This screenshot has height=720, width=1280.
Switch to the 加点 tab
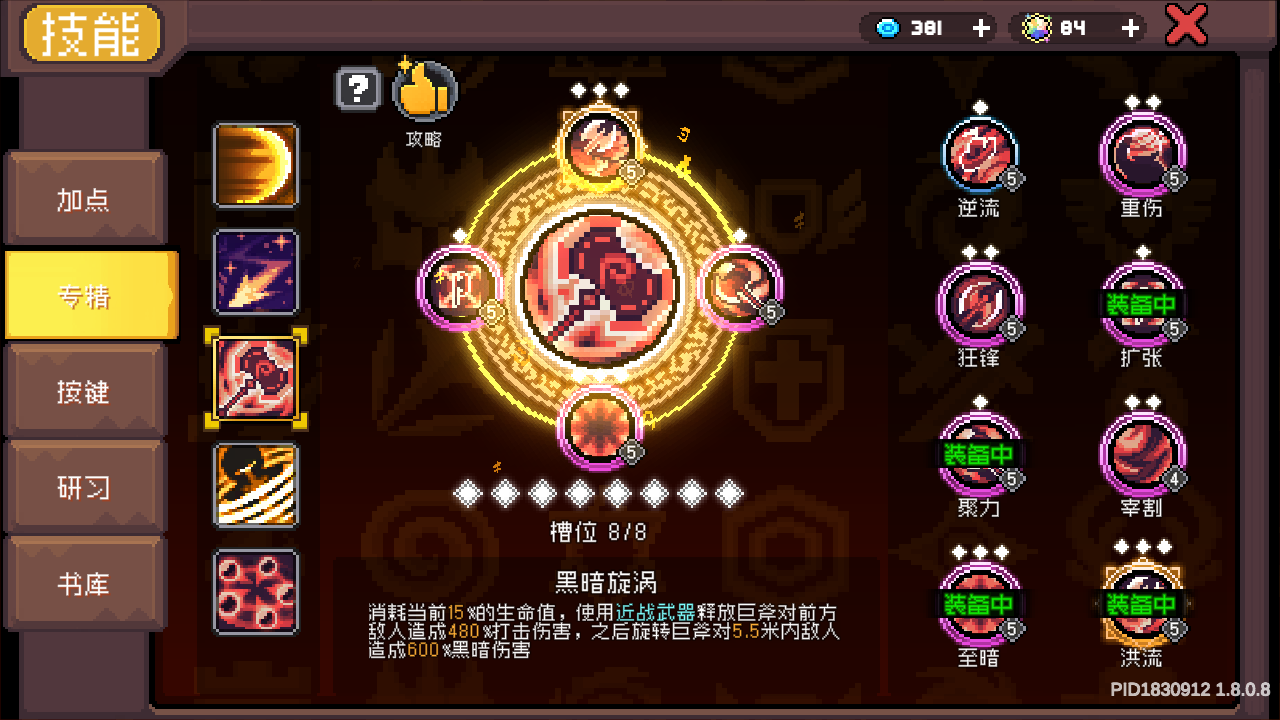coord(85,199)
